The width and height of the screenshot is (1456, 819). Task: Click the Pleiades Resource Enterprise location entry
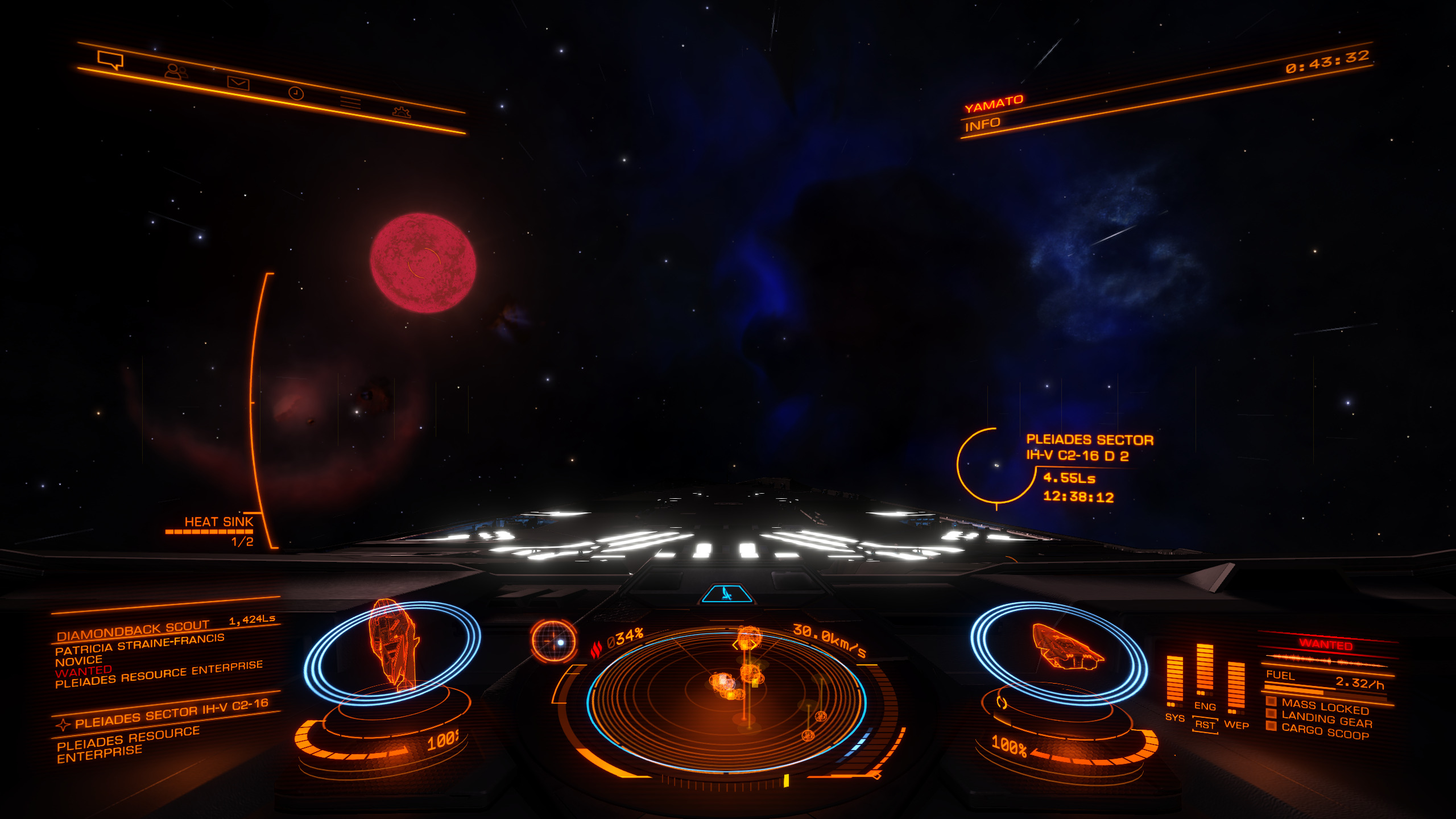[129, 744]
